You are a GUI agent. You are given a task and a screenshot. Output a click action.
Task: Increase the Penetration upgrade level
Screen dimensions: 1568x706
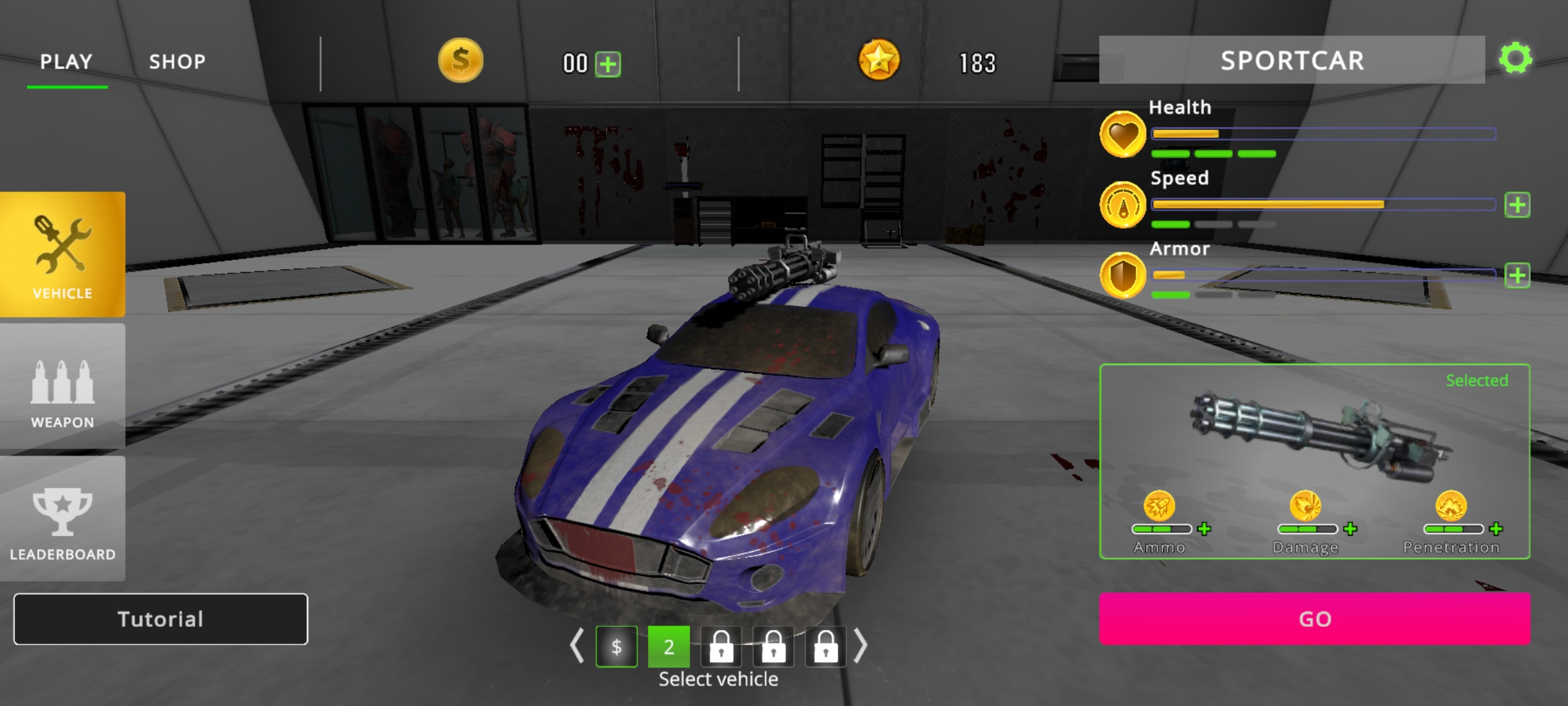pos(1496,529)
